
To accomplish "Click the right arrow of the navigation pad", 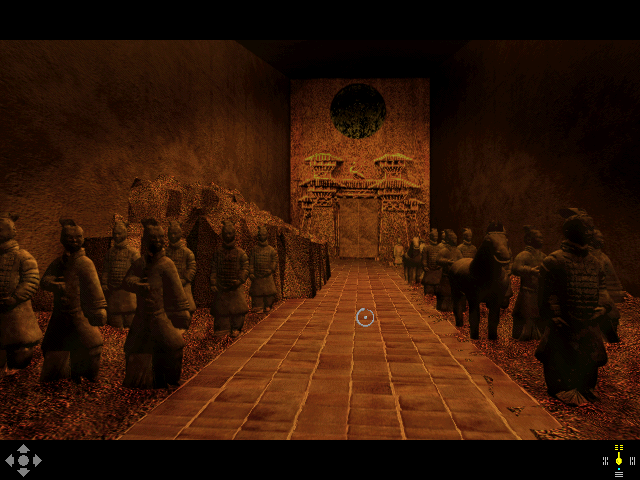I will 36,461.
